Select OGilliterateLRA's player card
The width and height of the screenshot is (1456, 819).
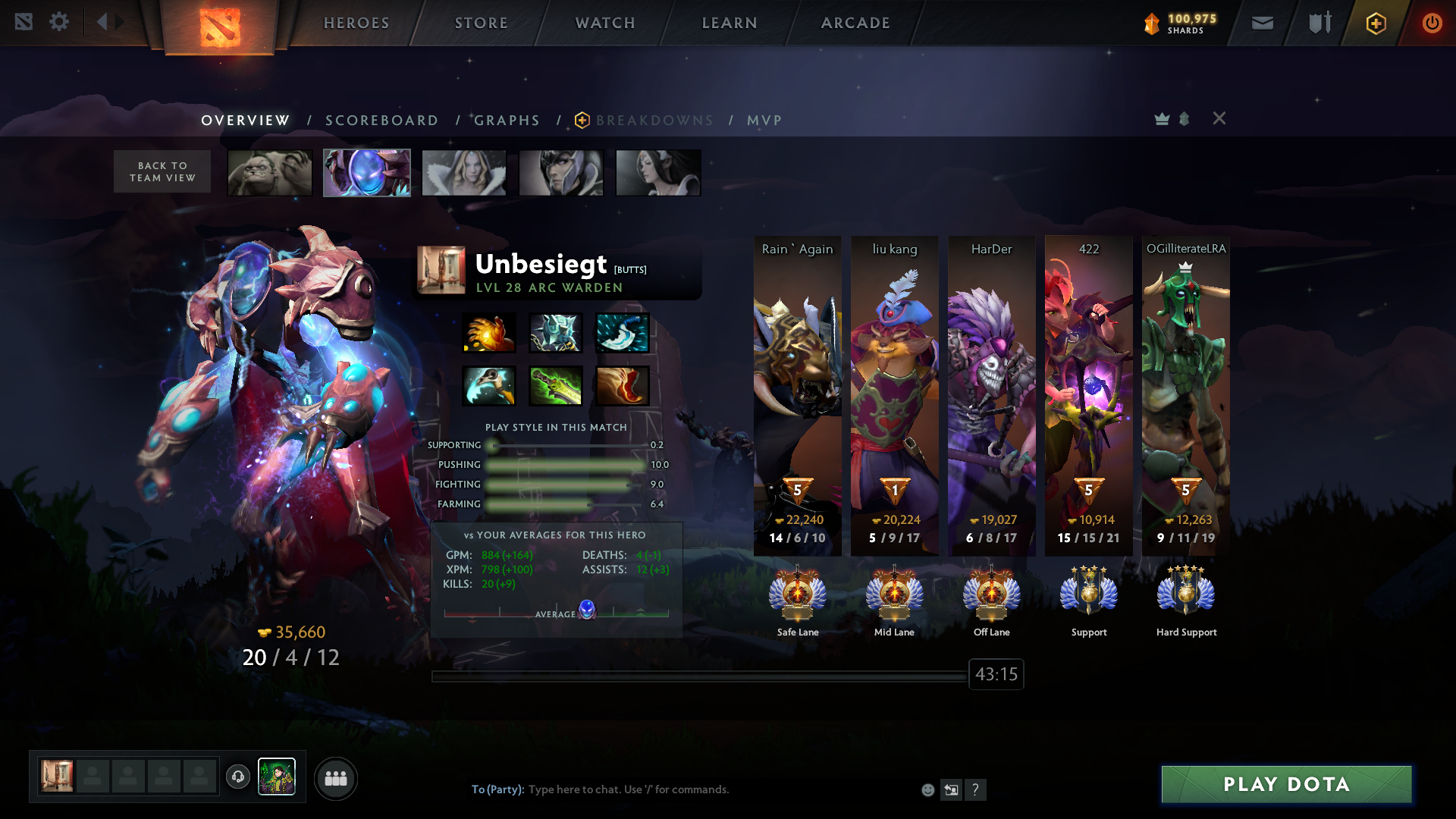pos(1186,394)
